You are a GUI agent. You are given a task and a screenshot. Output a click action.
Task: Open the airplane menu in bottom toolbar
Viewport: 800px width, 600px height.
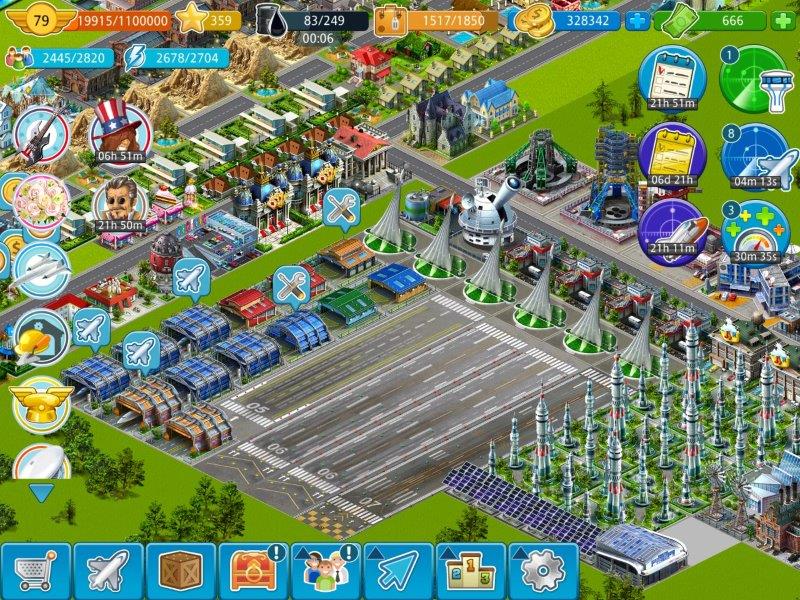coord(108,571)
